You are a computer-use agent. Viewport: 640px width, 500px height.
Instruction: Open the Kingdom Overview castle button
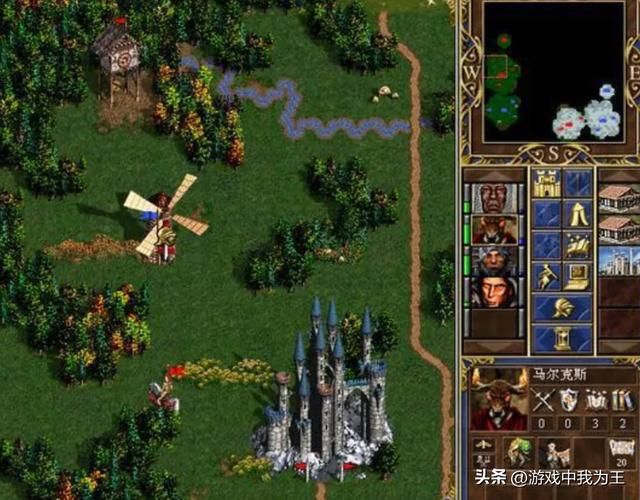click(546, 184)
